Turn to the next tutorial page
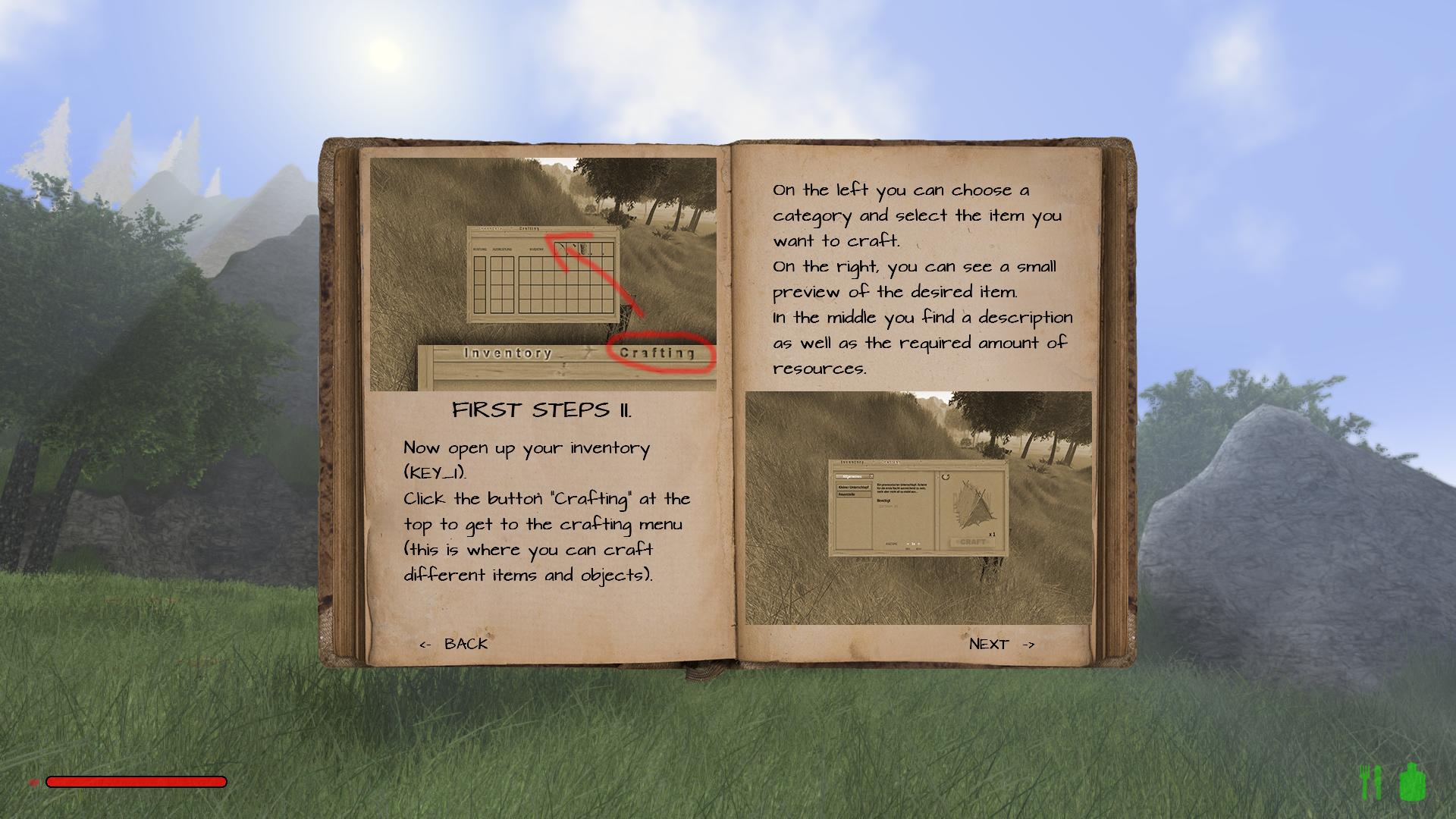The width and height of the screenshot is (1456, 819). (1001, 644)
